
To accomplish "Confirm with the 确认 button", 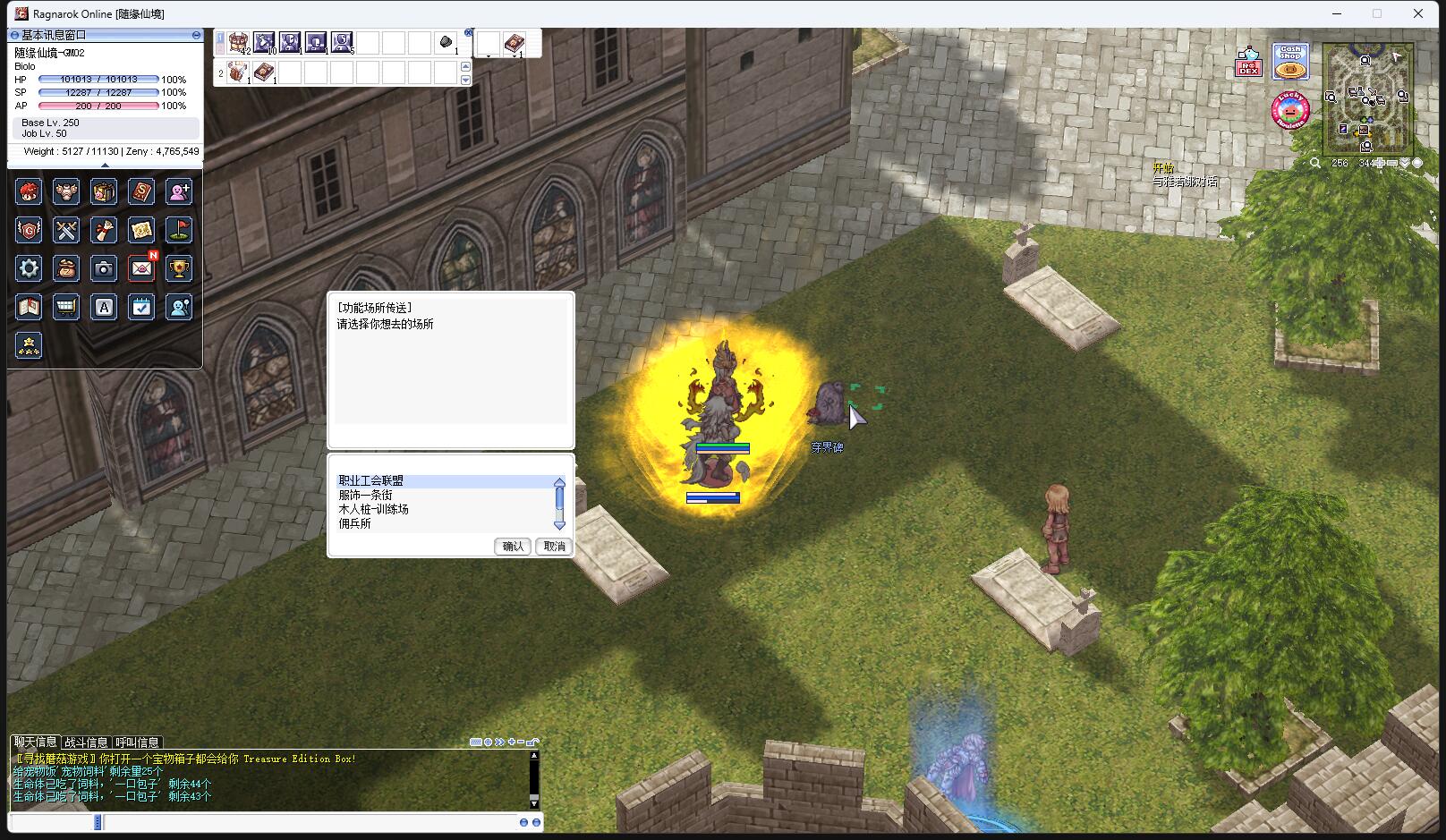I will [x=513, y=546].
